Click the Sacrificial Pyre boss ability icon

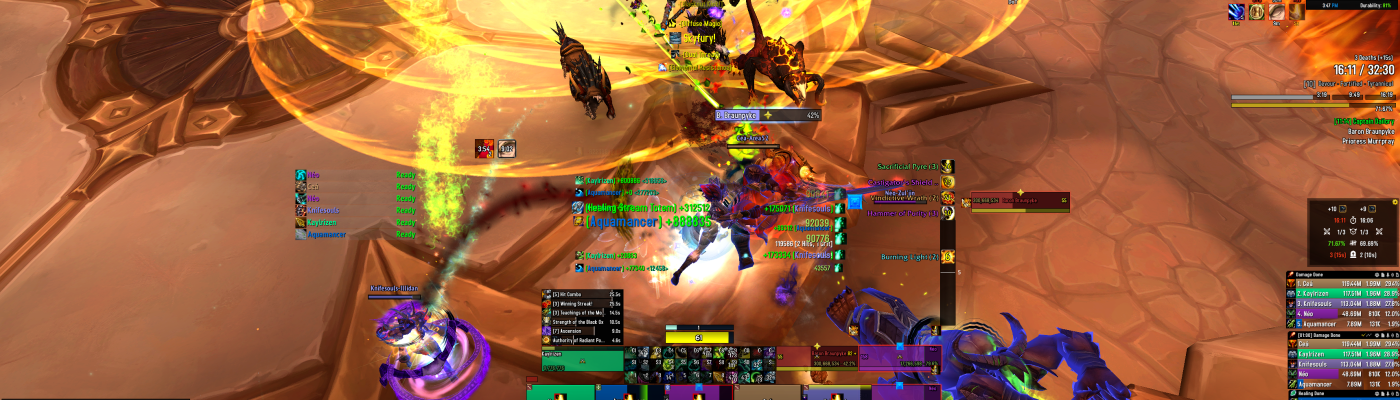click(x=948, y=166)
